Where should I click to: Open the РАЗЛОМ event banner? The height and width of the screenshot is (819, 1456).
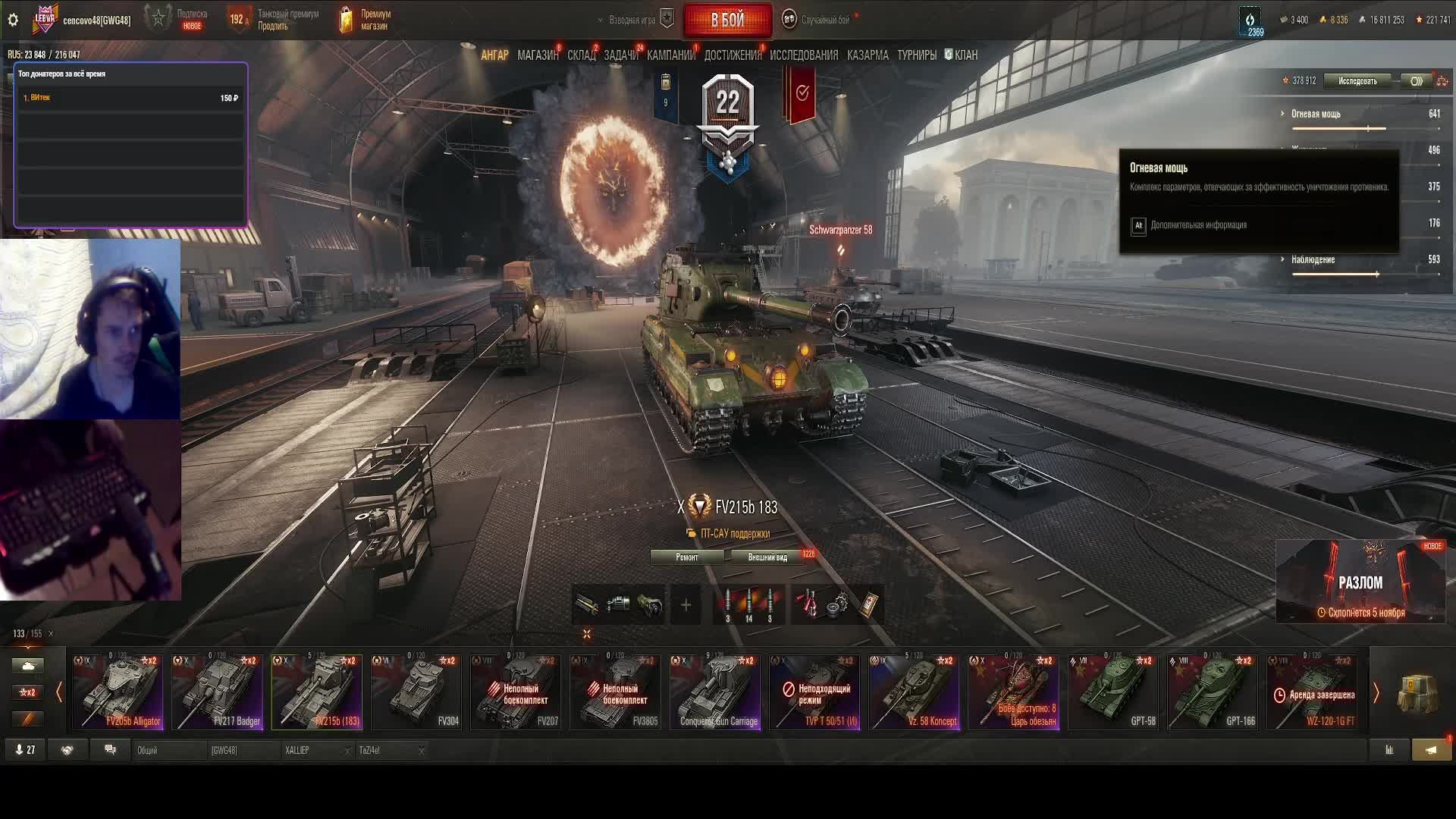click(1360, 582)
